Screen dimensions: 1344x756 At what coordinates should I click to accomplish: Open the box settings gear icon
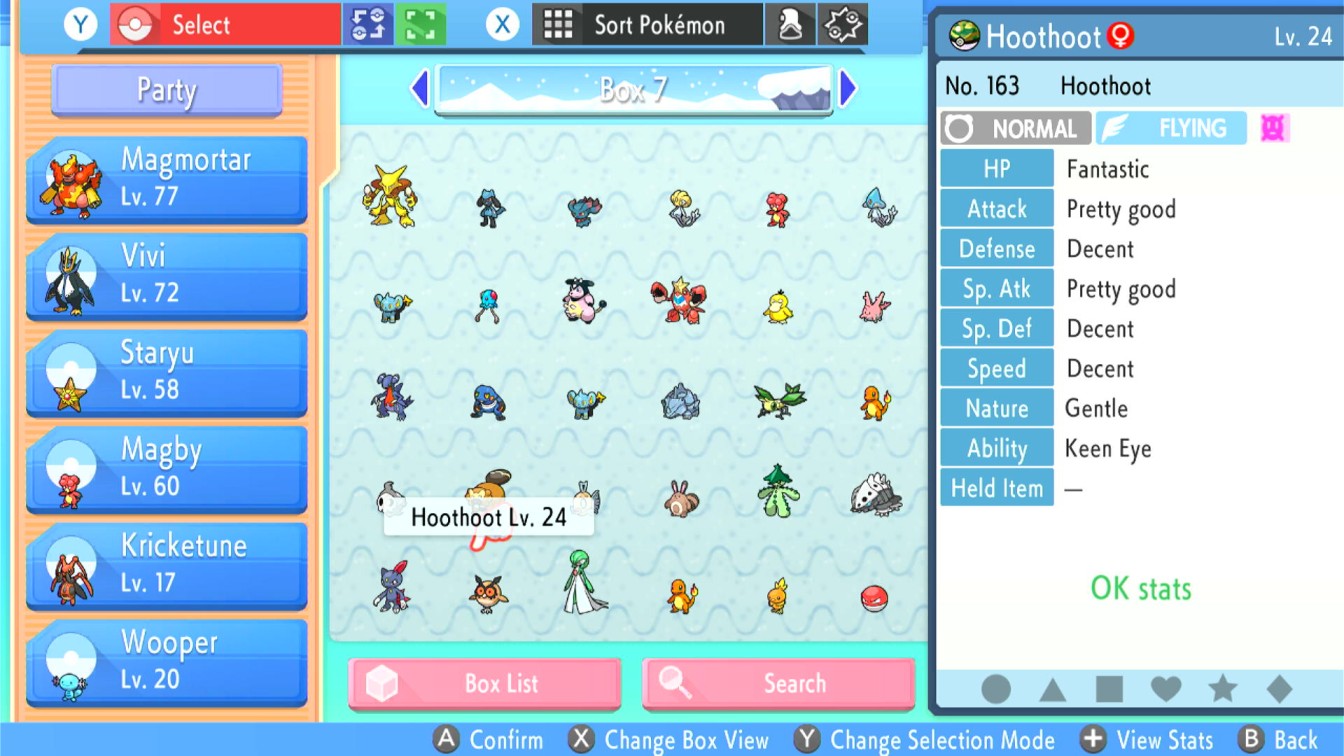841,24
